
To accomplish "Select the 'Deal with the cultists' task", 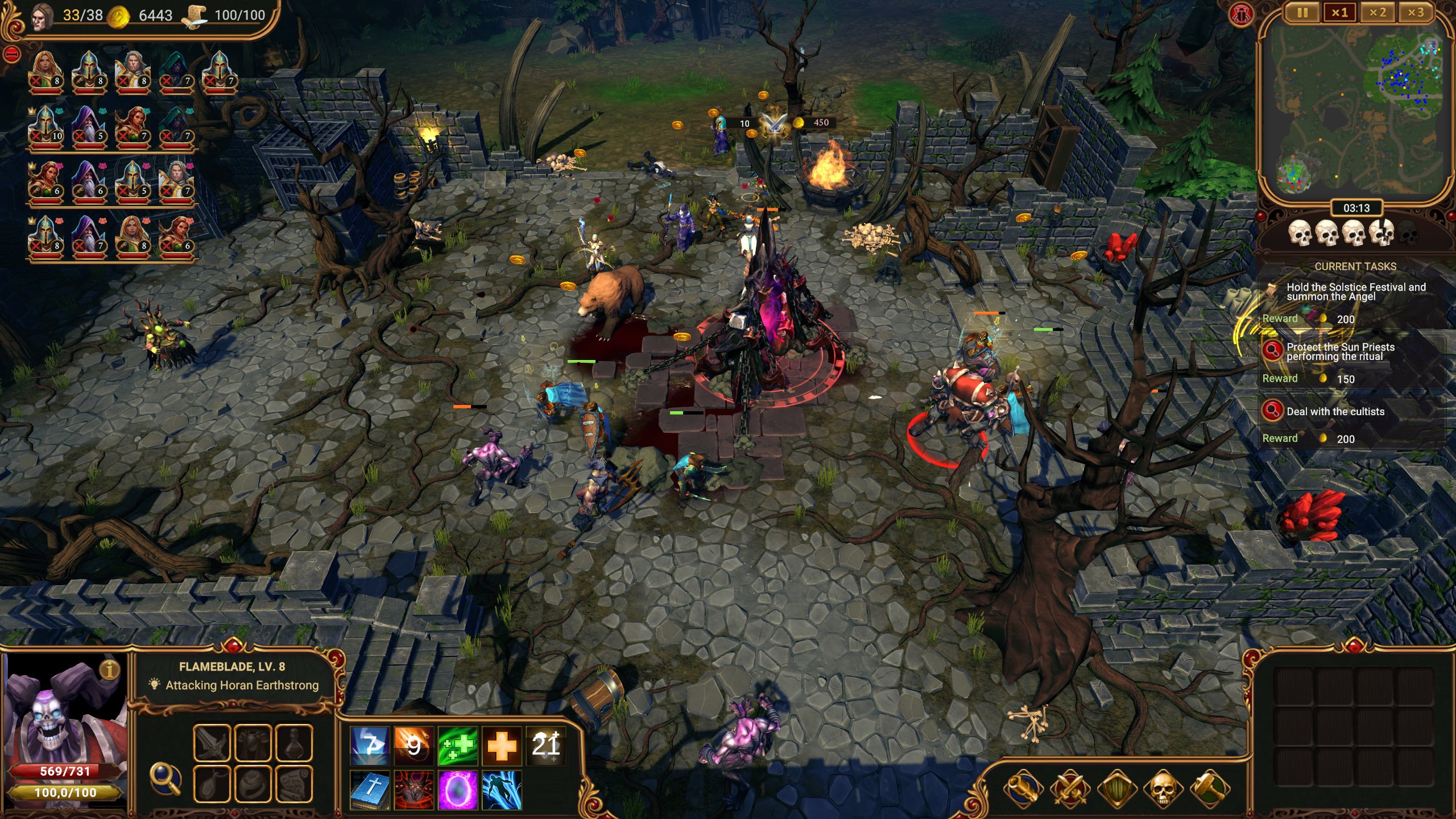I will [x=1335, y=411].
